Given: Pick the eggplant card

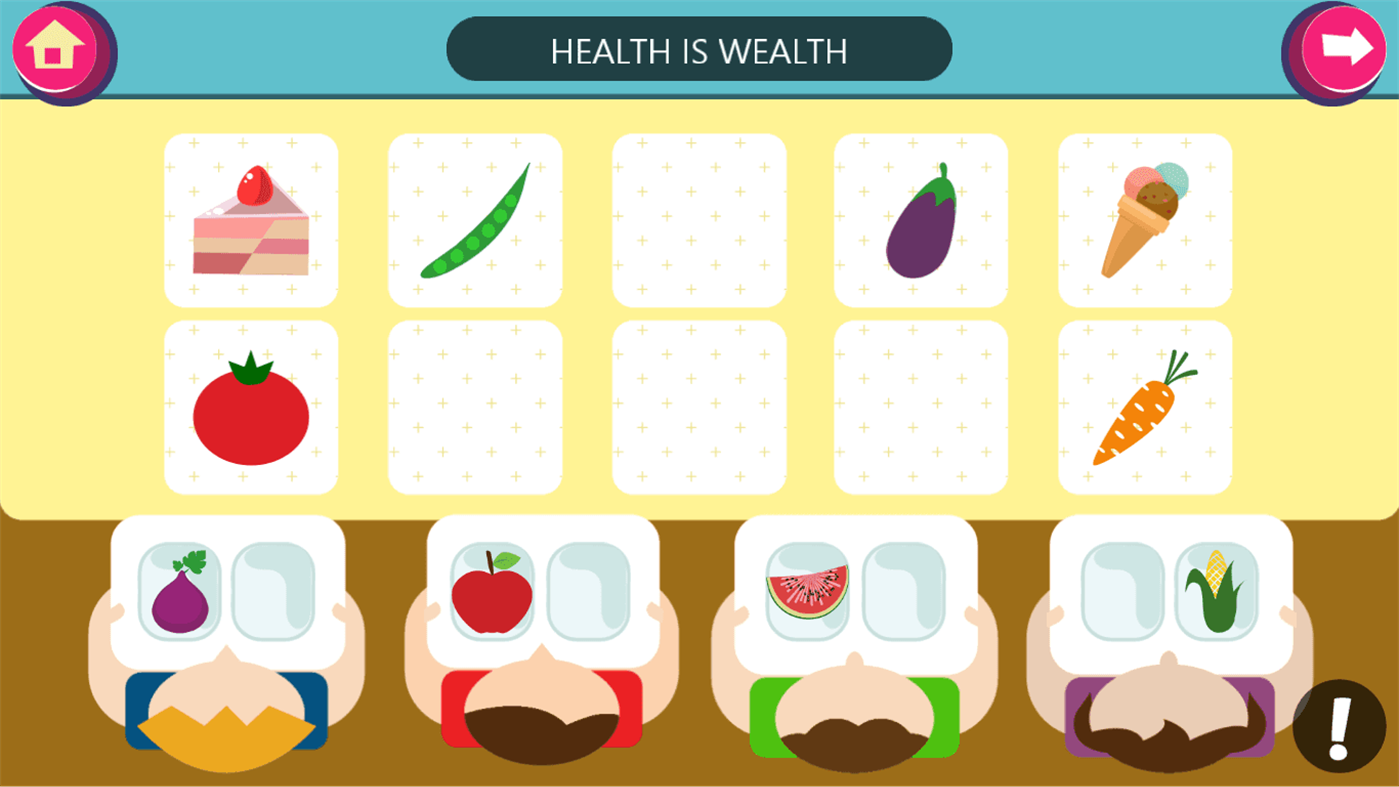Looking at the screenshot, I should (922, 218).
